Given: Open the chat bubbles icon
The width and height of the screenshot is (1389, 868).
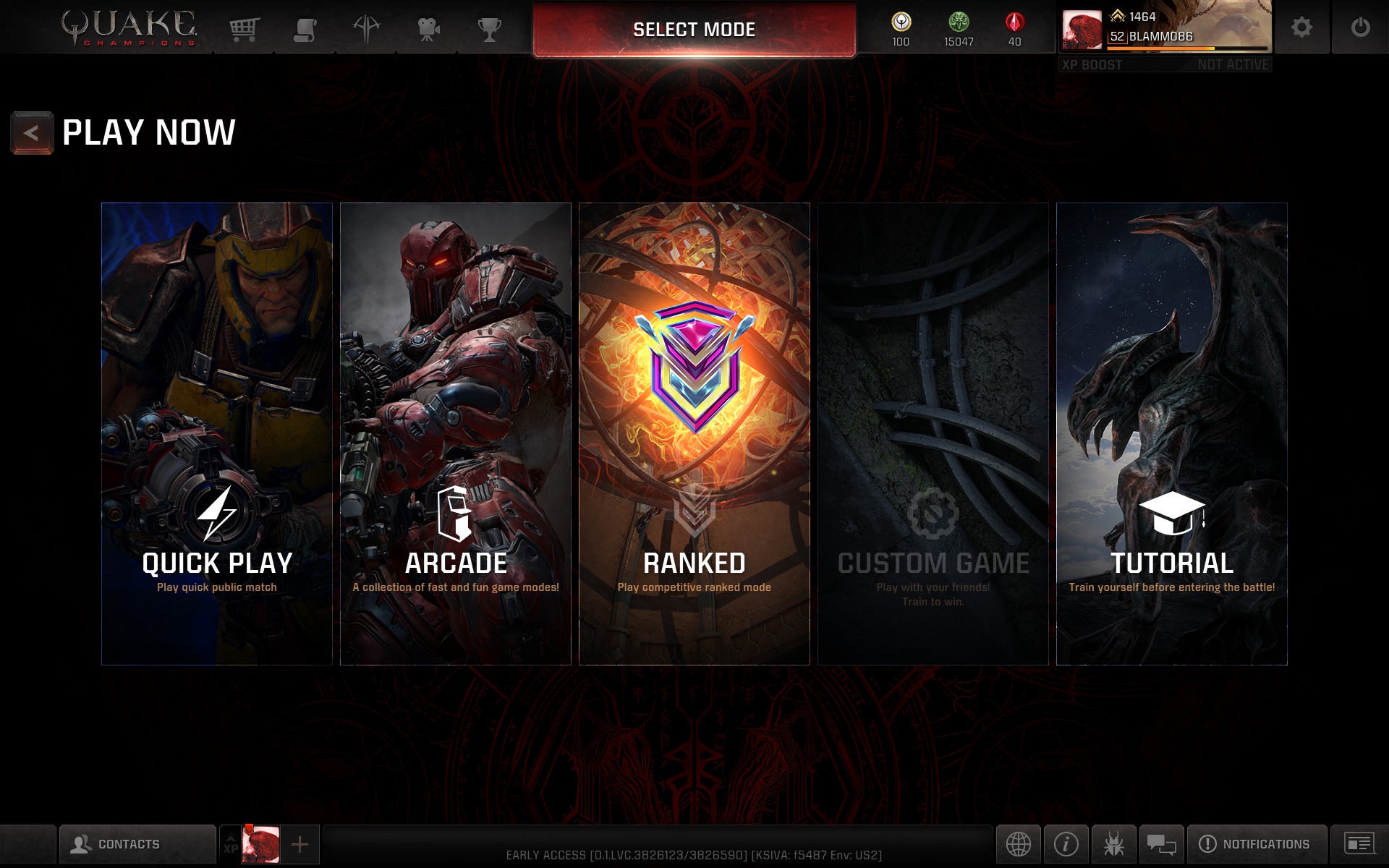Looking at the screenshot, I should [x=1161, y=844].
